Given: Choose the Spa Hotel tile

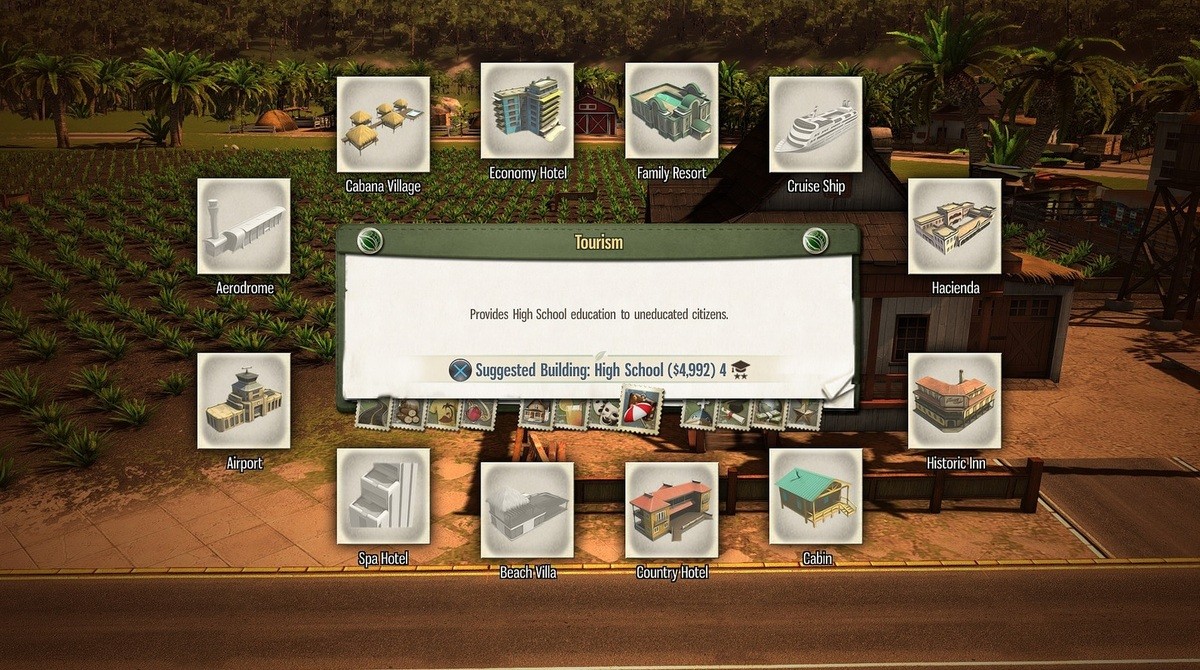Looking at the screenshot, I should click(x=383, y=496).
